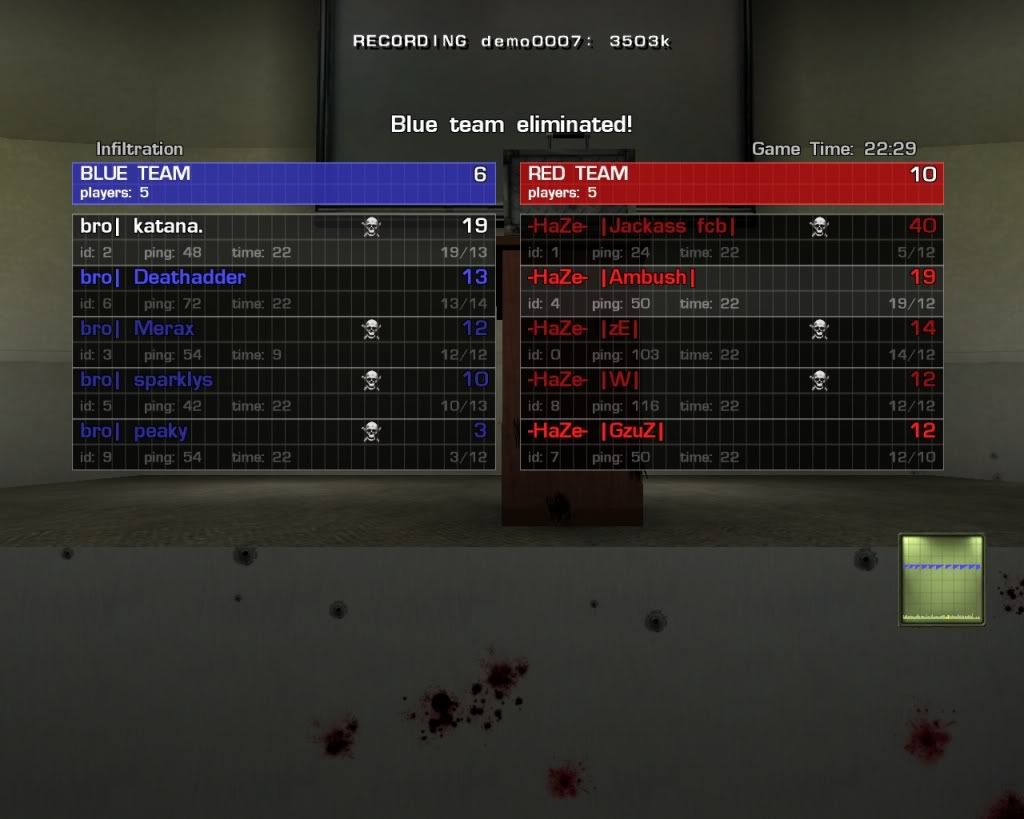This screenshot has height=819, width=1024.
Task: Click the -HaZe- |Jackass fcb| player row
Action: 731,239
